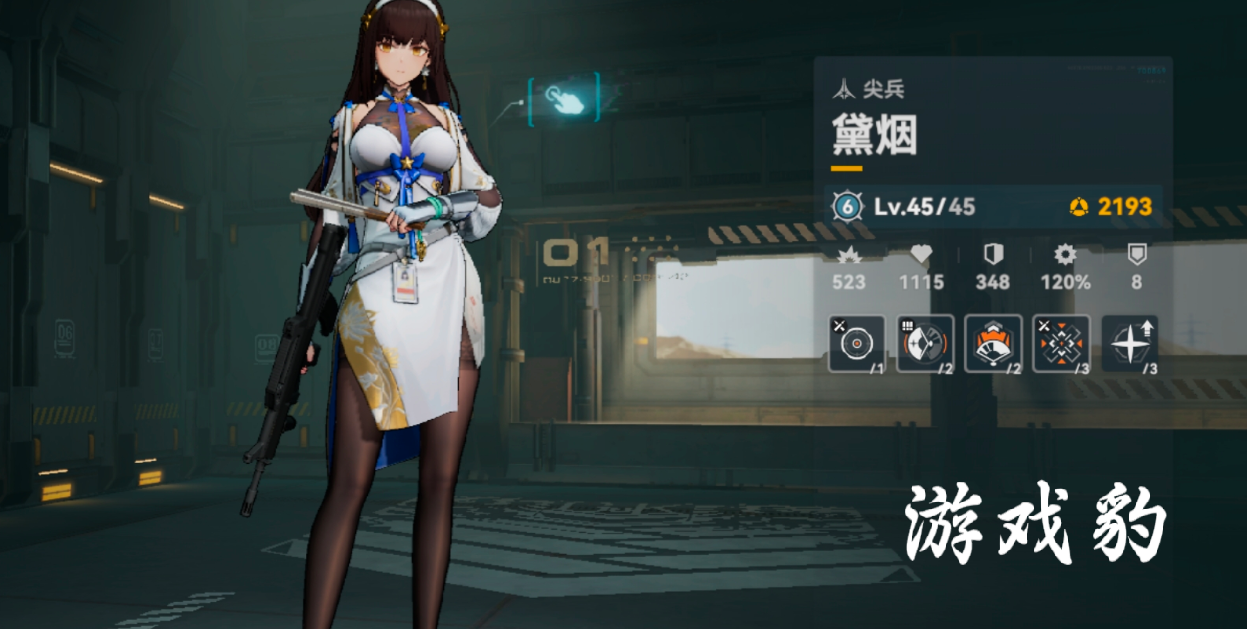The width and height of the screenshot is (1247, 629).
Task: Open the orange folding fan skill
Action: pos(993,344)
